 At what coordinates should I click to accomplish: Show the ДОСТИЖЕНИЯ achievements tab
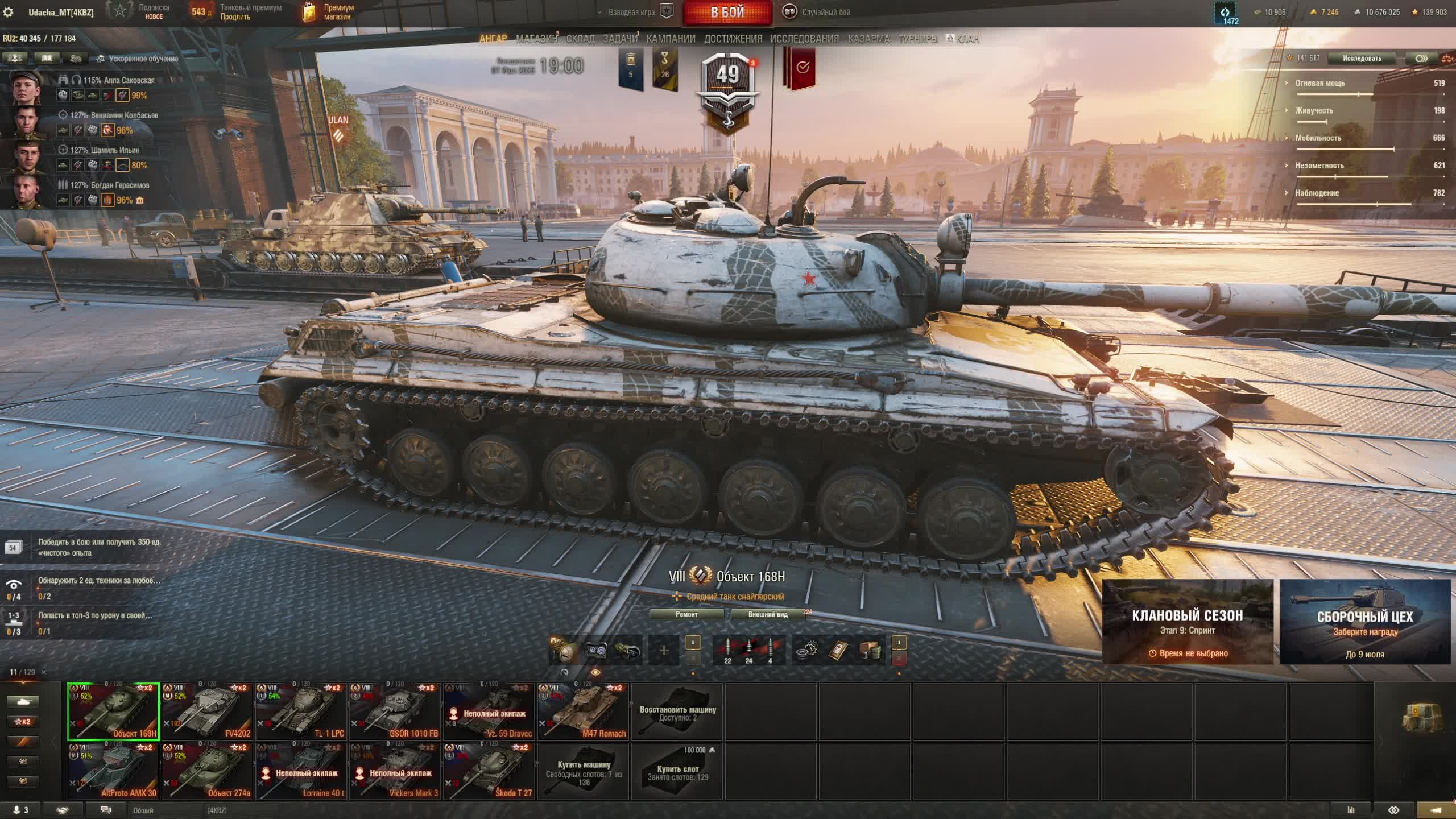(x=733, y=39)
